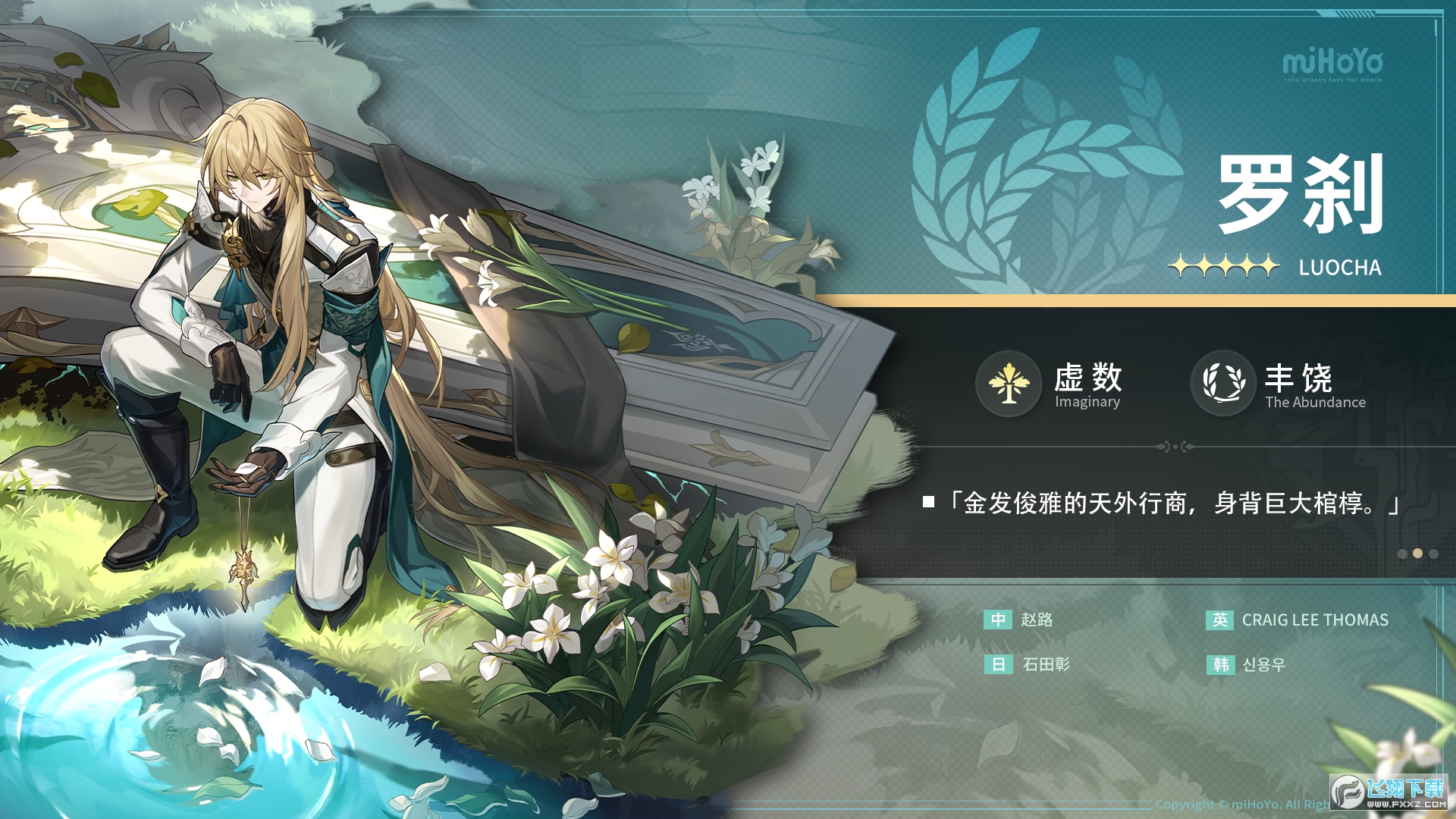Viewport: 1456px width, 819px height.
Task: Choose the Japanese voice actor tag 日
Action: tap(998, 664)
